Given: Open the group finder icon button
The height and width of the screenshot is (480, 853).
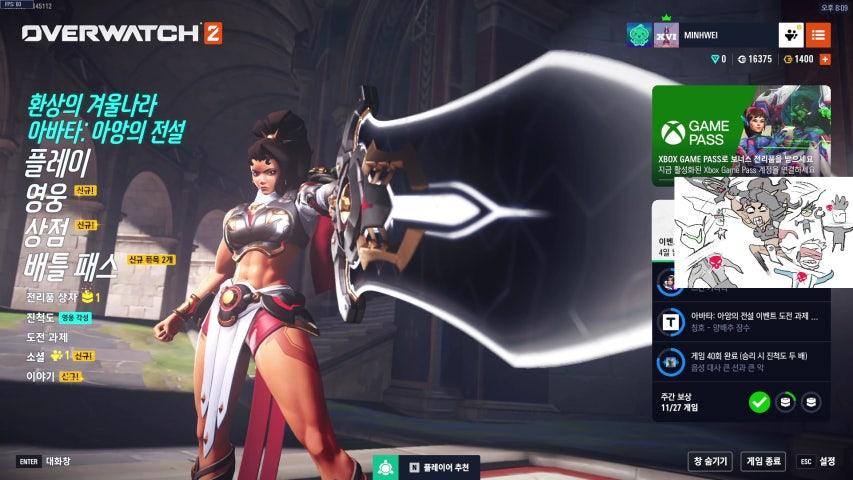Looking at the screenshot, I should point(791,35).
